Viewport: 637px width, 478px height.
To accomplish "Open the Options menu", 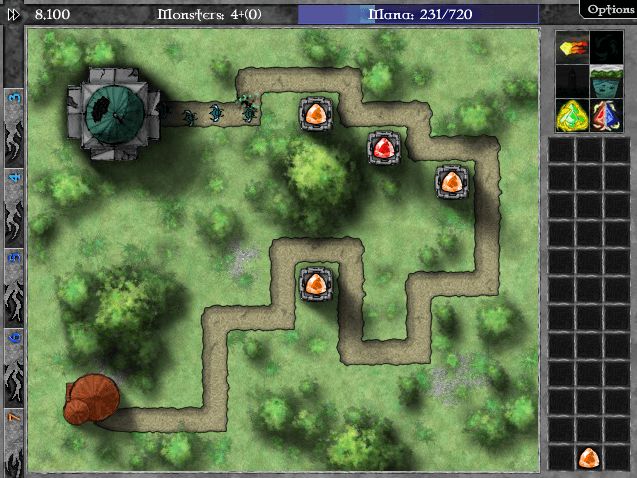I will 610,10.
